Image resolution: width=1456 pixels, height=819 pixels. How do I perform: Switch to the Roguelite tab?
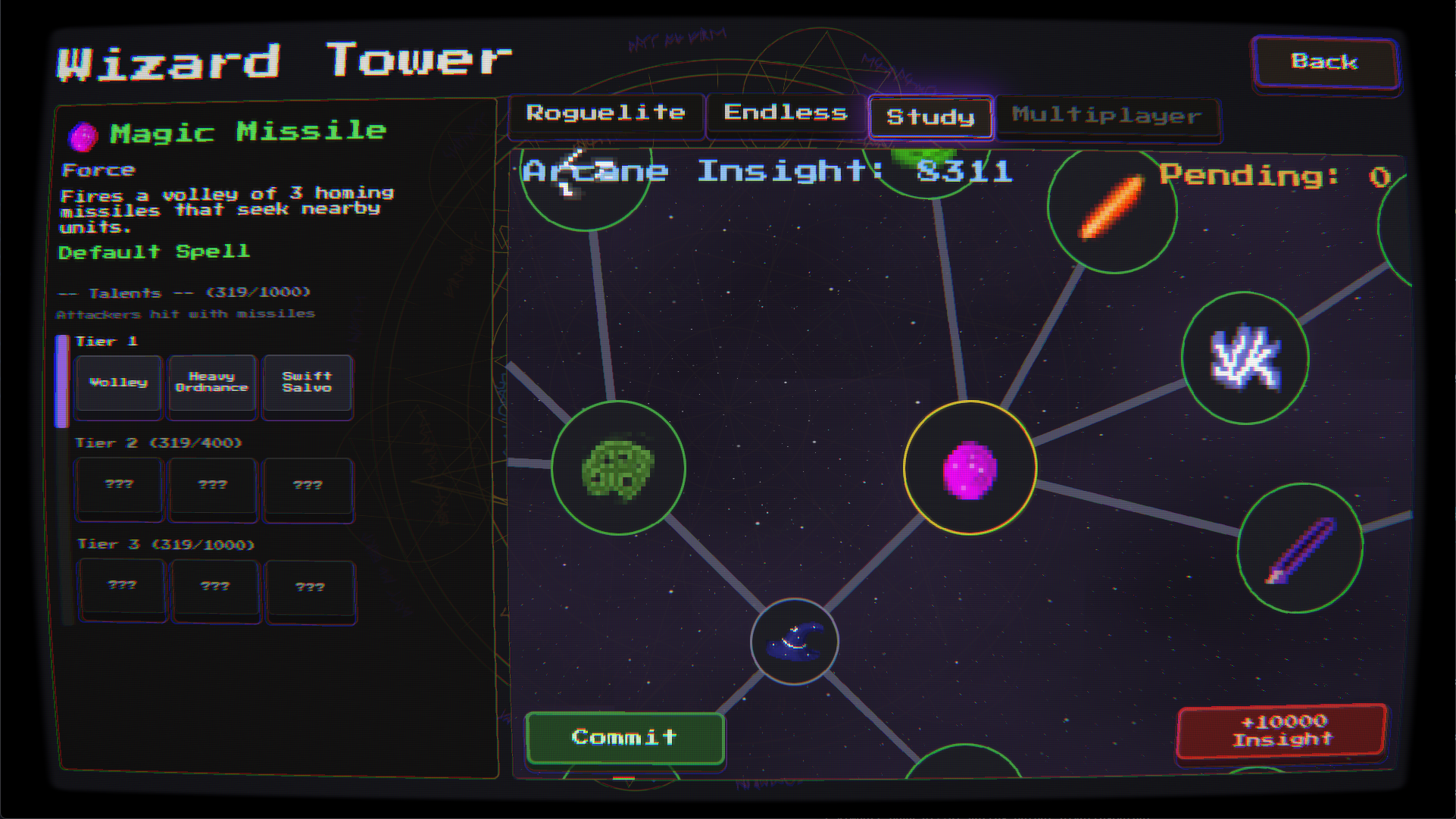pyautogui.click(x=605, y=114)
